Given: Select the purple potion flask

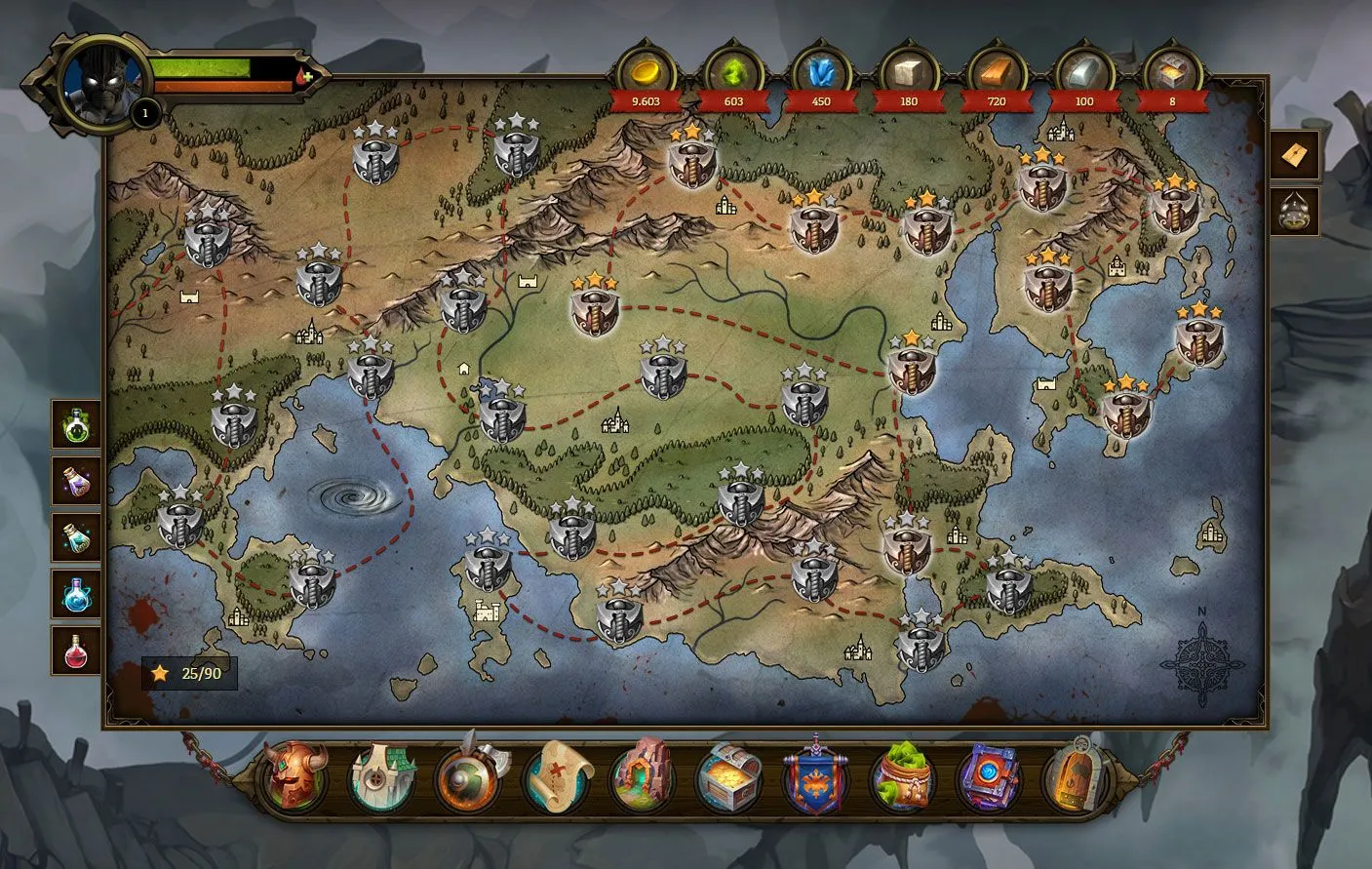Looking at the screenshot, I should click(75, 483).
